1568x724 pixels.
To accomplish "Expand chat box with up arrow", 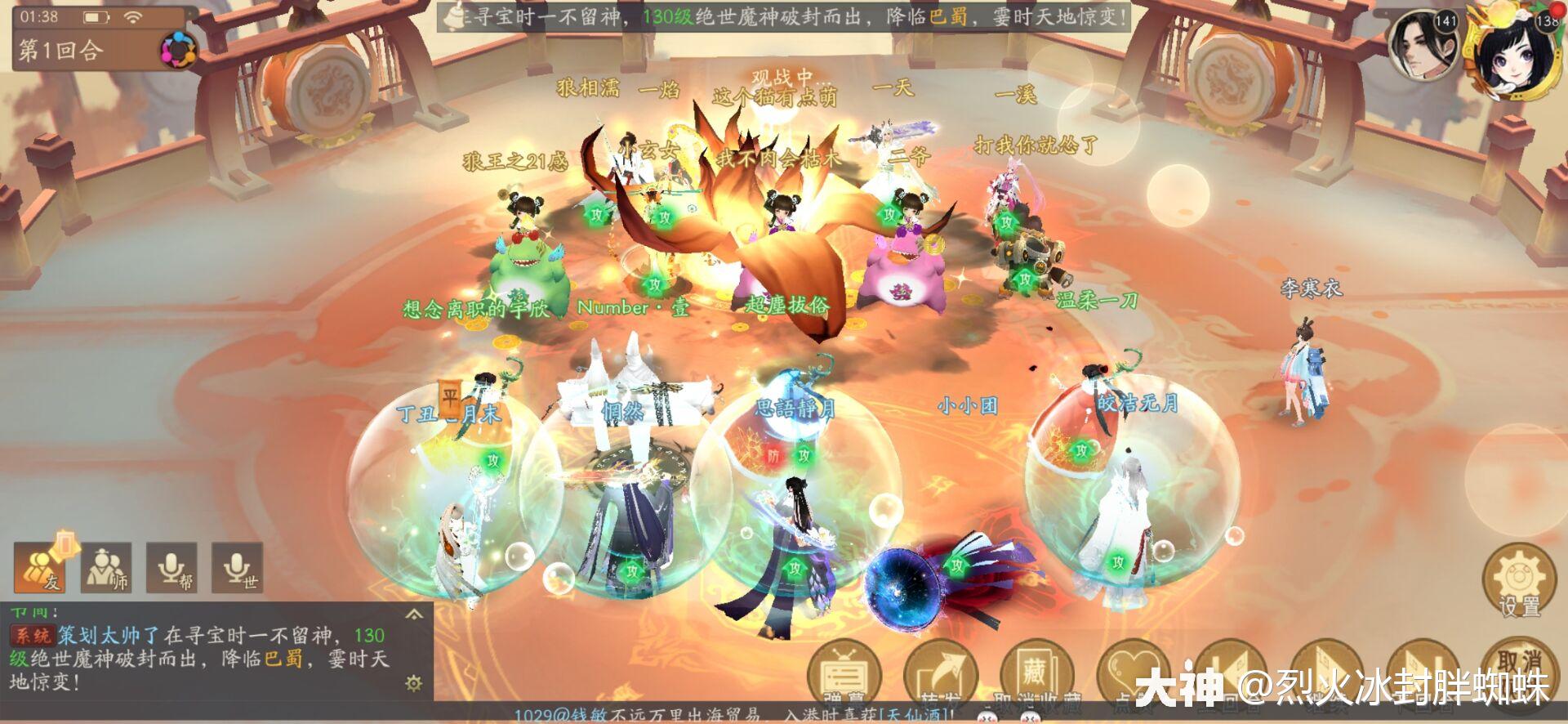I will pyautogui.click(x=414, y=615).
